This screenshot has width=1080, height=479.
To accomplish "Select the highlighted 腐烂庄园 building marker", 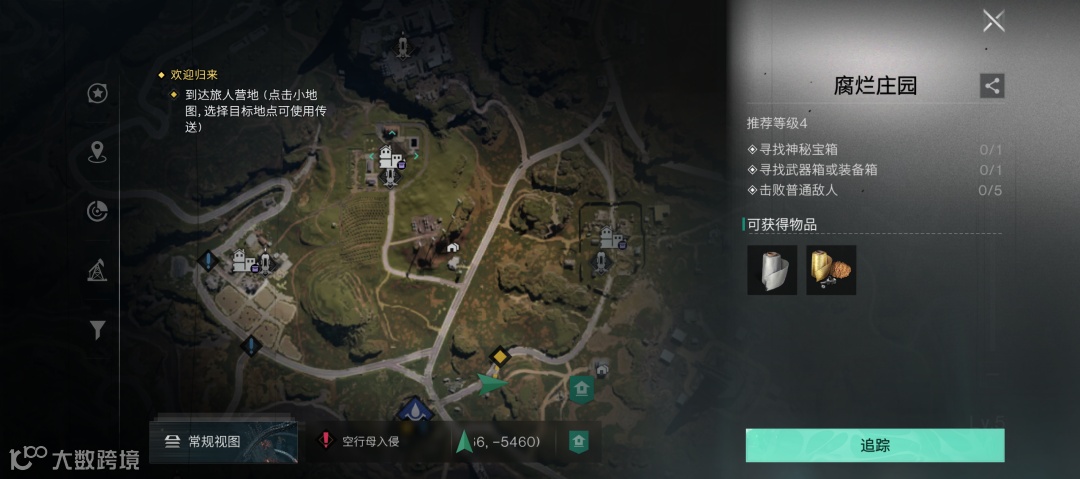I will [610, 238].
